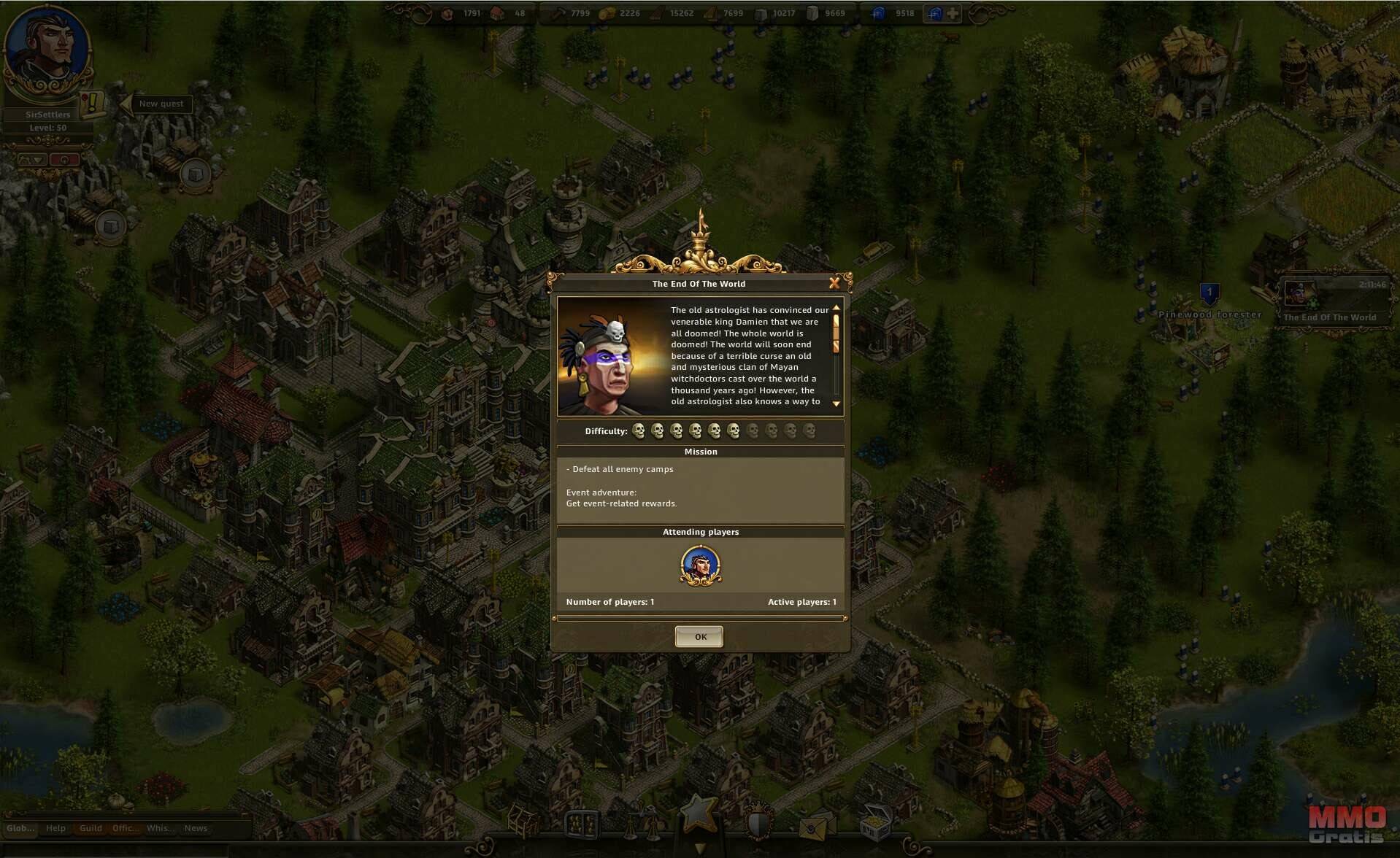The width and height of the screenshot is (1400, 858).
Task: Open SirSettlers player portrait
Action: pyautogui.click(x=47, y=53)
